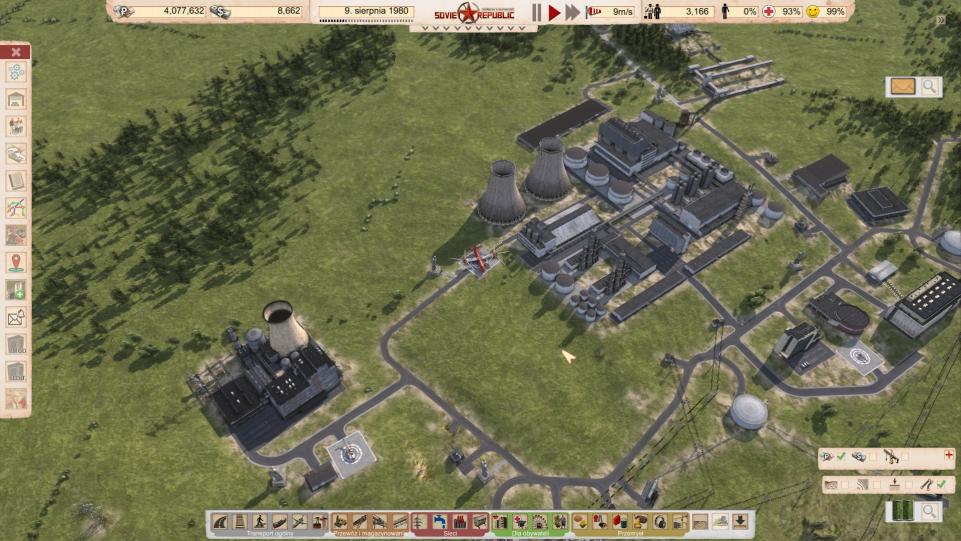Open the map pin marker tool
This screenshot has width=961, height=541.
coord(16,263)
